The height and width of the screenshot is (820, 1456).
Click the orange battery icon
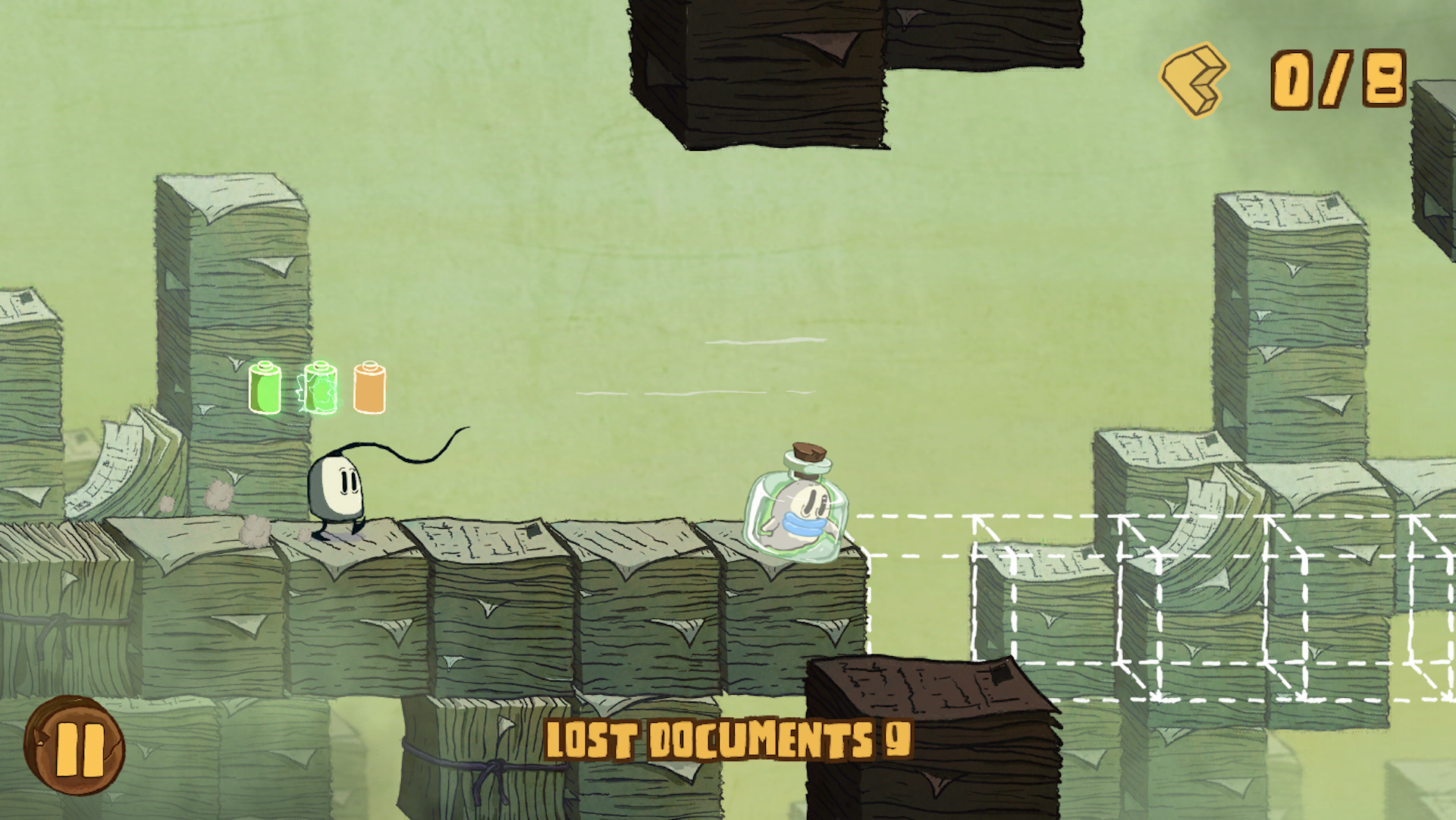pyautogui.click(x=369, y=387)
